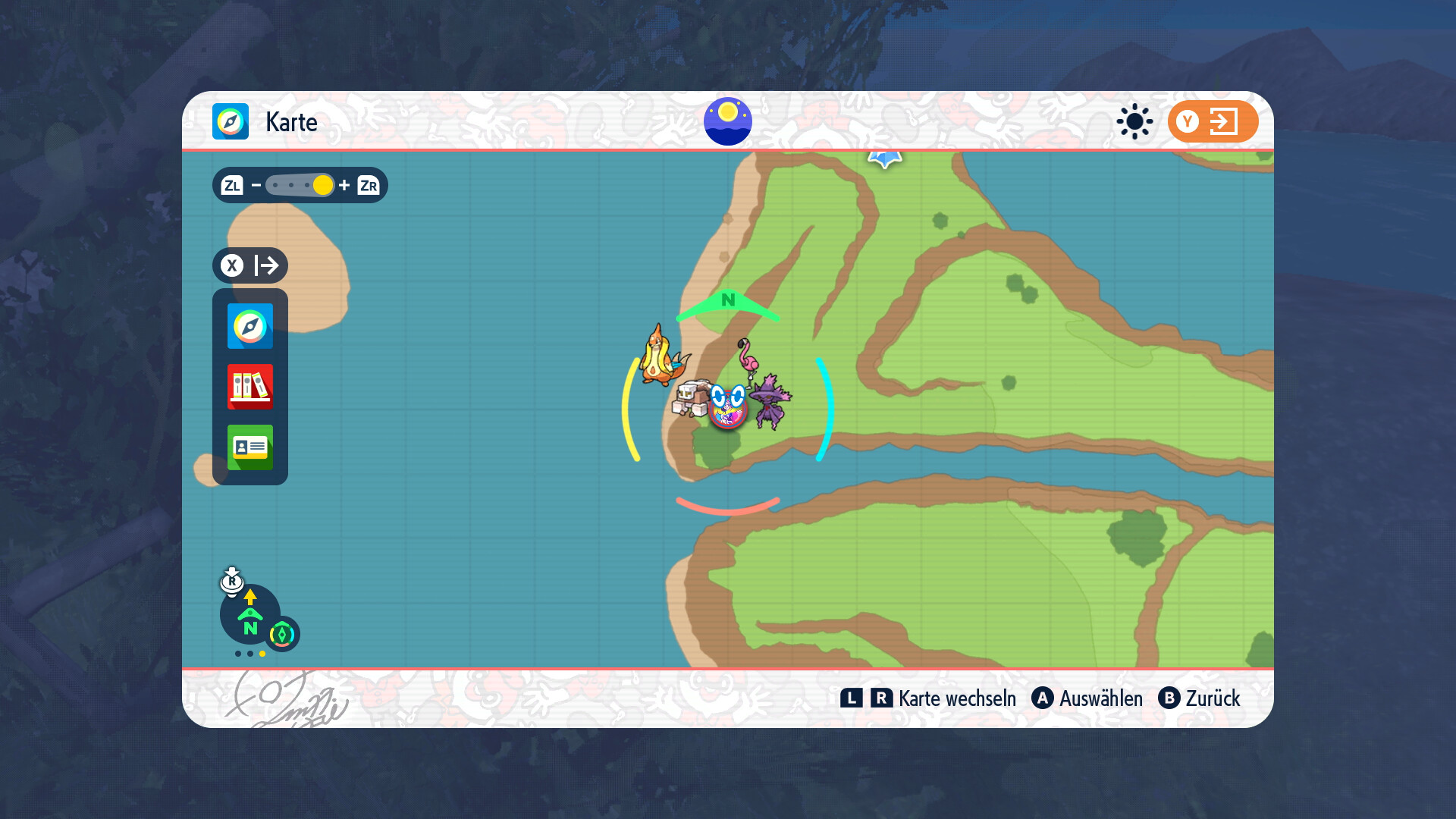Select the pink flamingo Pokémon marker

748,356
